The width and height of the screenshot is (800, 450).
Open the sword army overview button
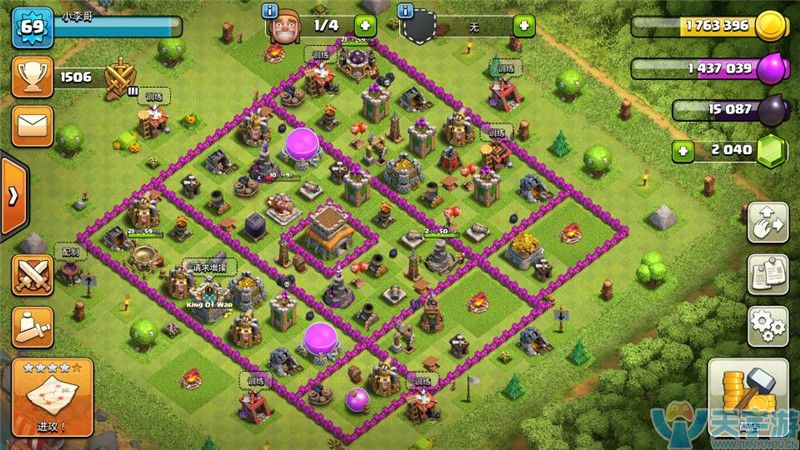[x=31, y=327]
